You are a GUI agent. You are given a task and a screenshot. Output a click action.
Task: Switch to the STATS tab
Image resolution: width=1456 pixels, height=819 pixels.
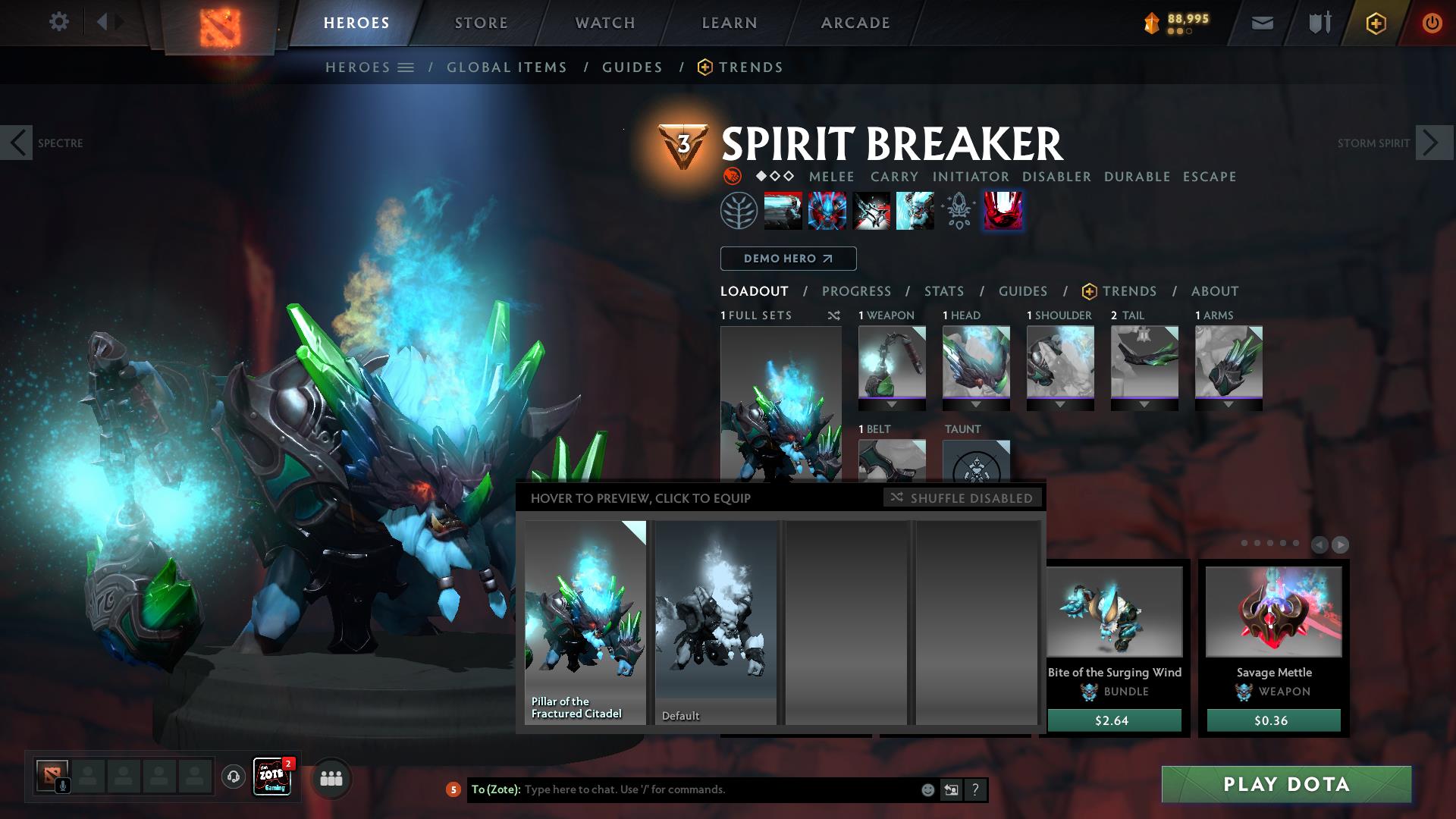pyautogui.click(x=943, y=290)
